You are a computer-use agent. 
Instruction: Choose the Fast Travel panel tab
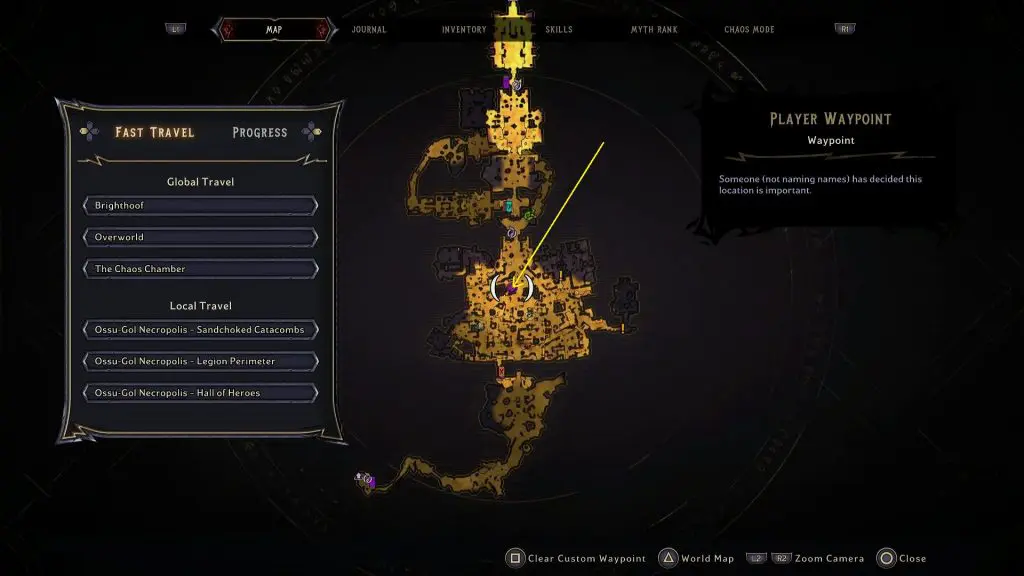click(154, 132)
